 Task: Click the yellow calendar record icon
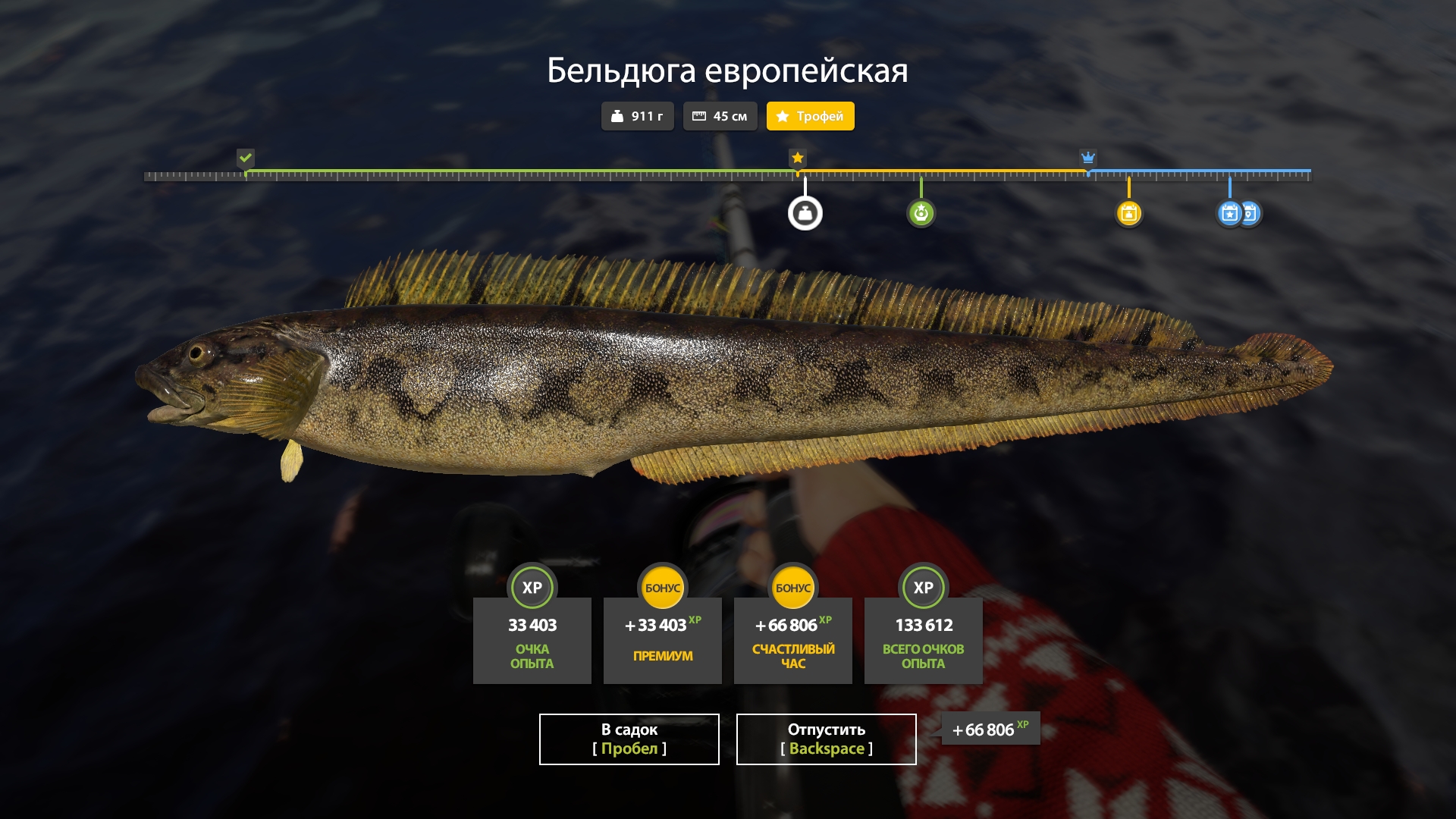[1129, 213]
